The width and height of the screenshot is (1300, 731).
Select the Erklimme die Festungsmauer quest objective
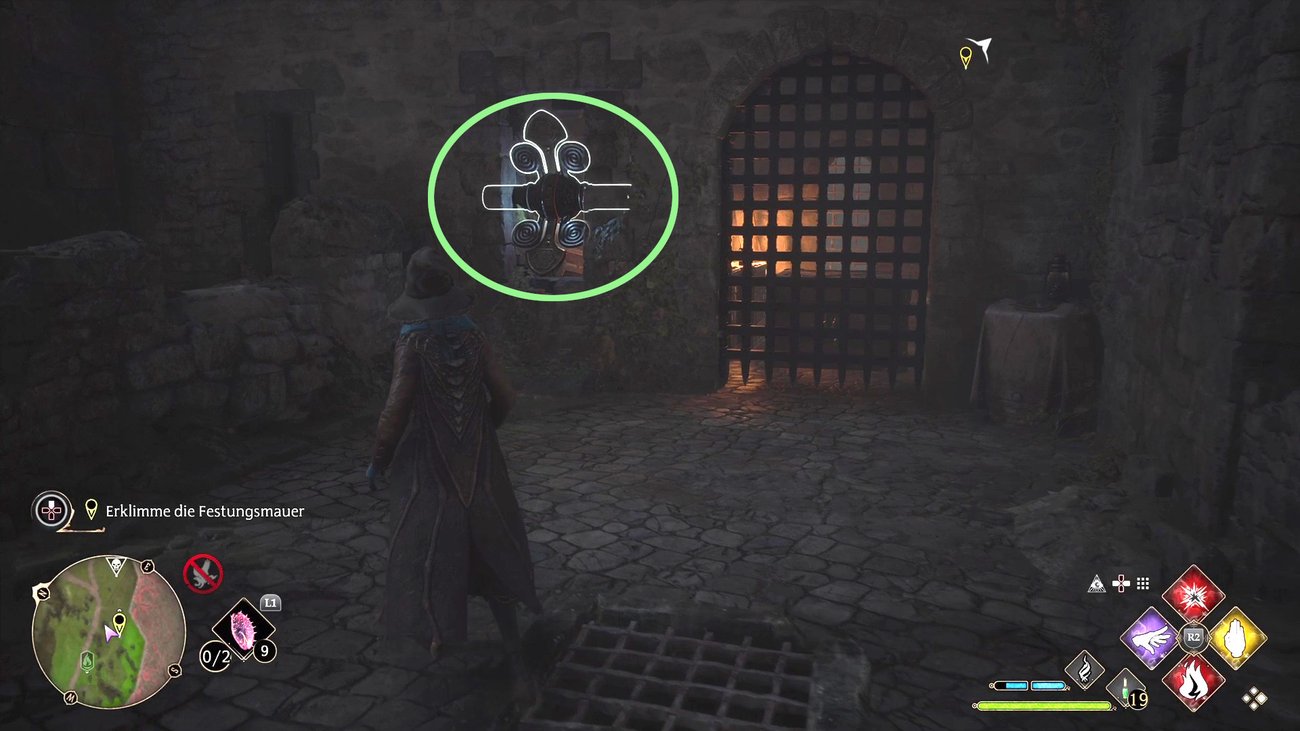pos(205,511)
